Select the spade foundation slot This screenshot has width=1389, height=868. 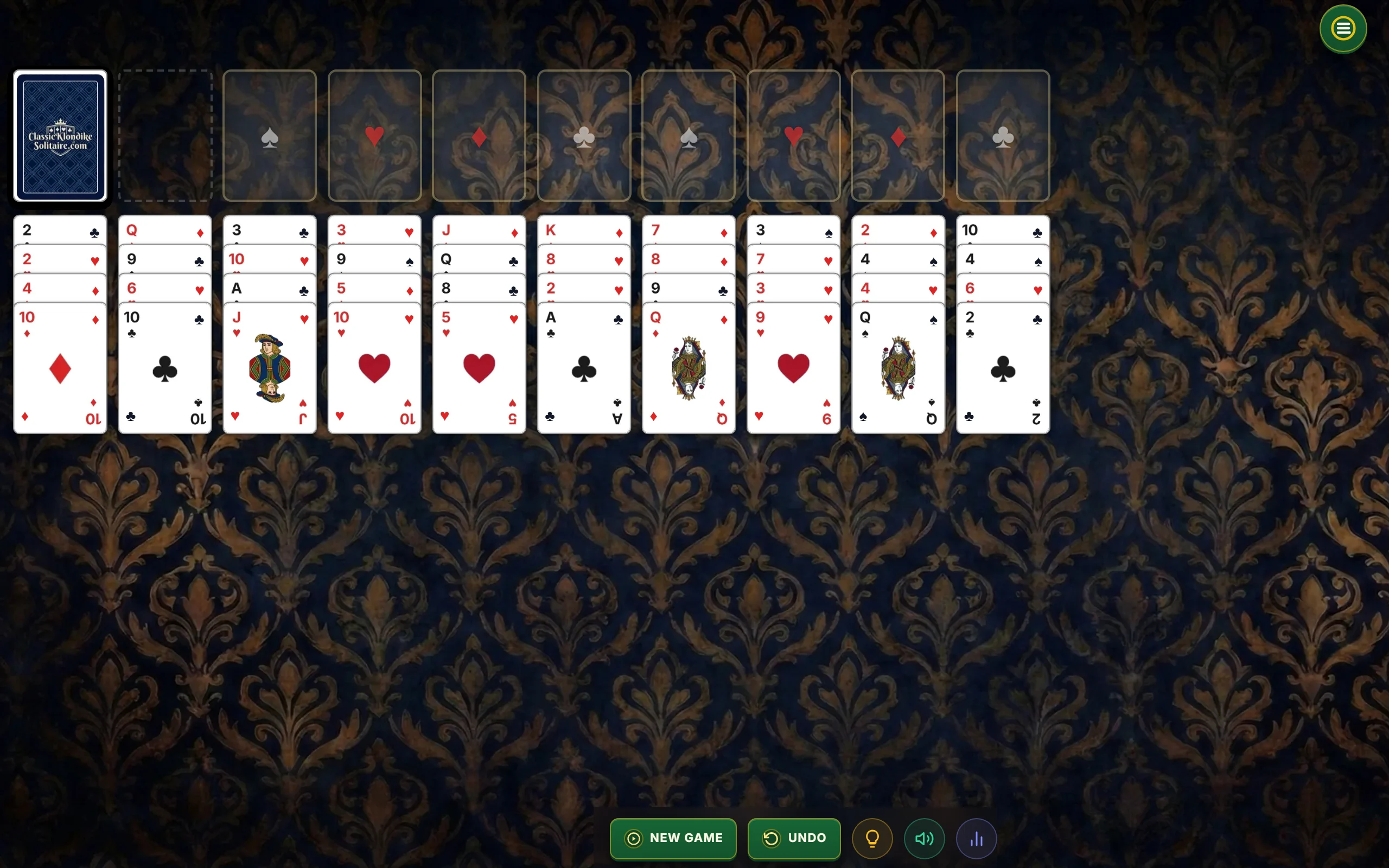pyautogui.click(x=270, y=136)
